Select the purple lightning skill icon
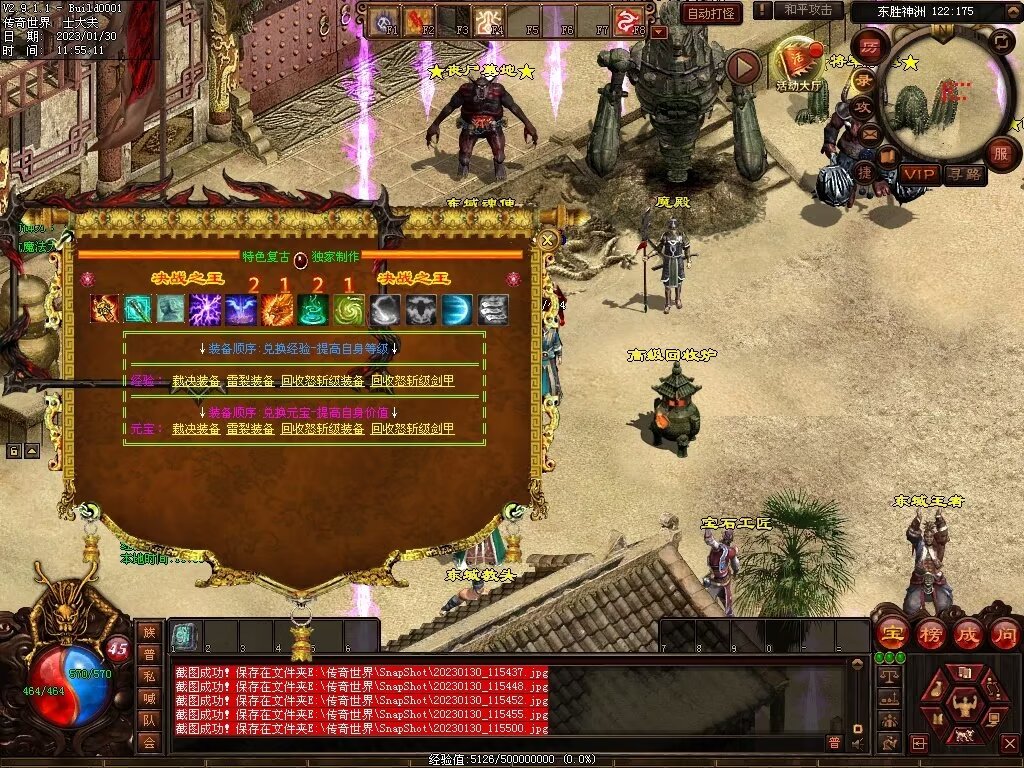Viewport: 1024px width, 768px height. (206, 310)
